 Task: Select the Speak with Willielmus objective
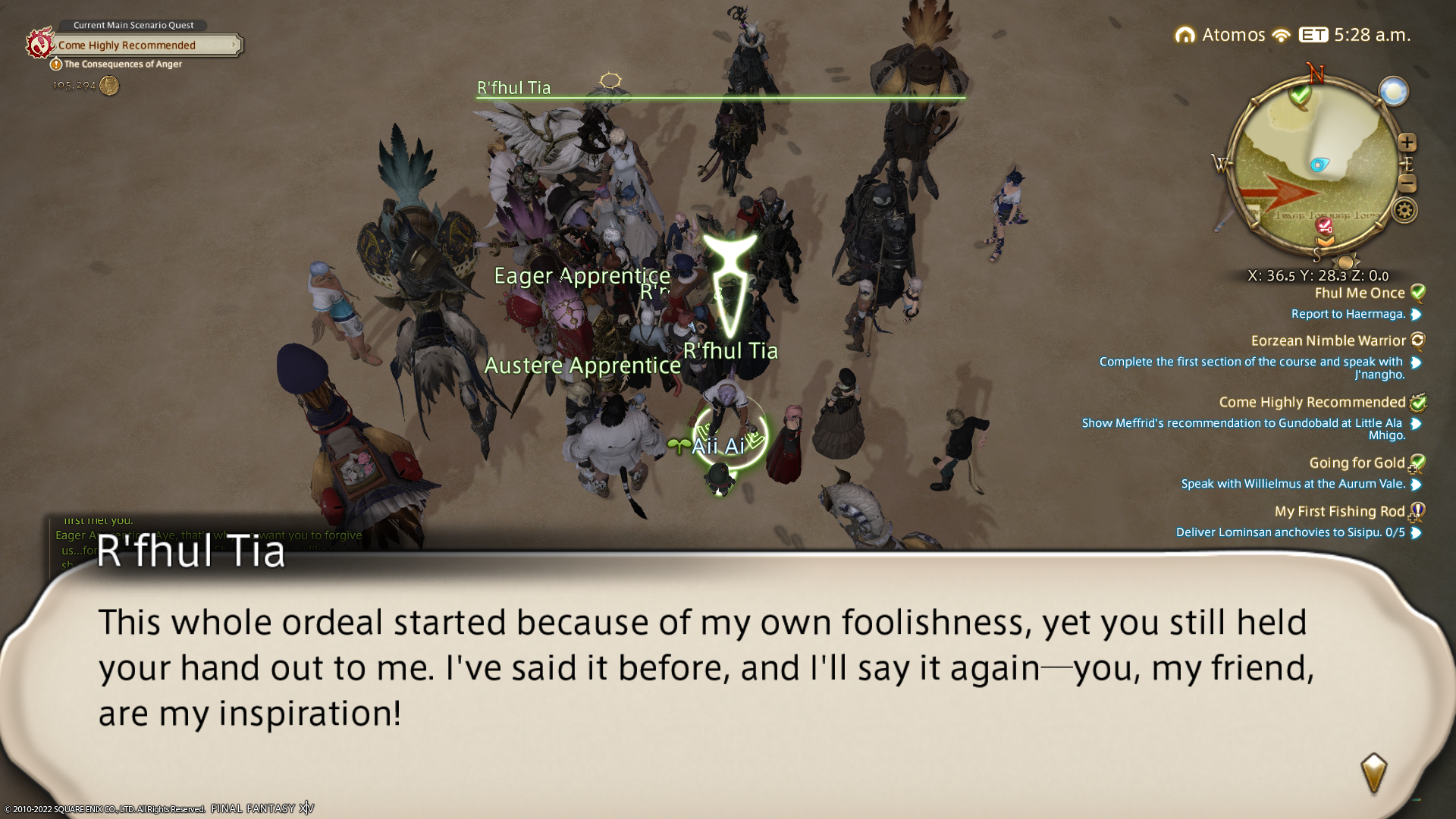click(1292, 484)
